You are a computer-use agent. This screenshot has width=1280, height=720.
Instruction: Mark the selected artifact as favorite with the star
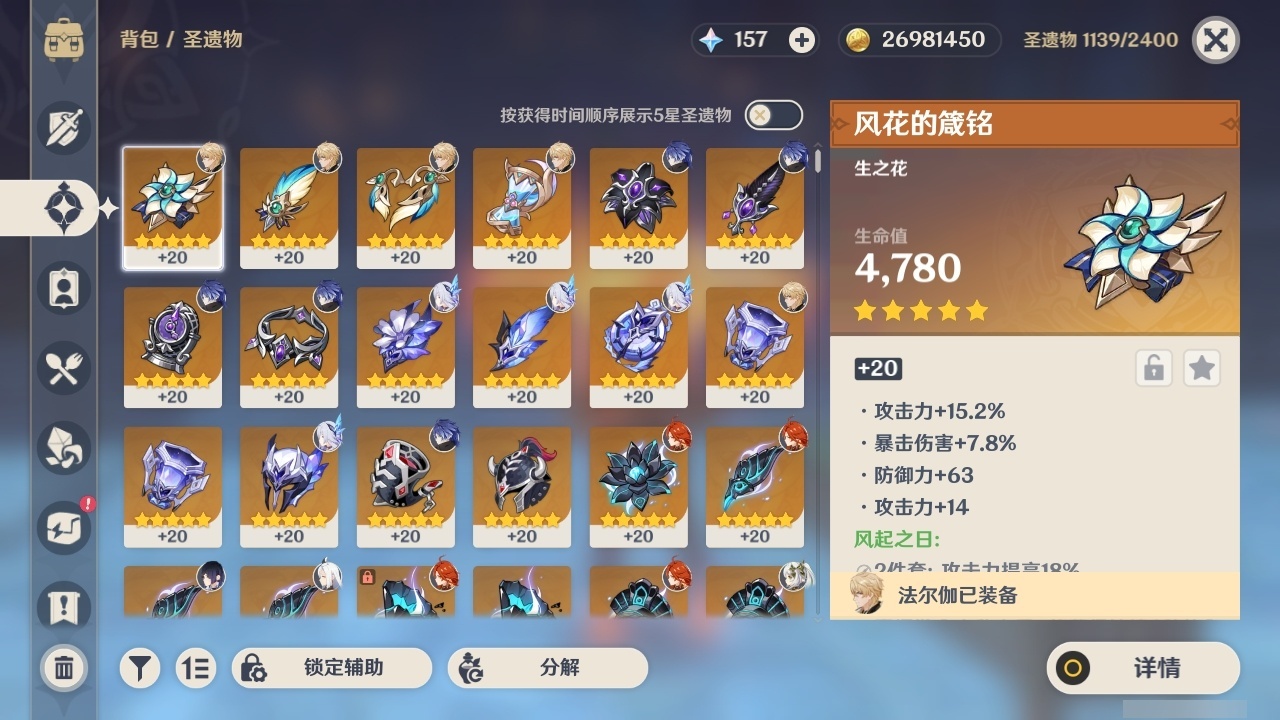(x=1202, y=368)
